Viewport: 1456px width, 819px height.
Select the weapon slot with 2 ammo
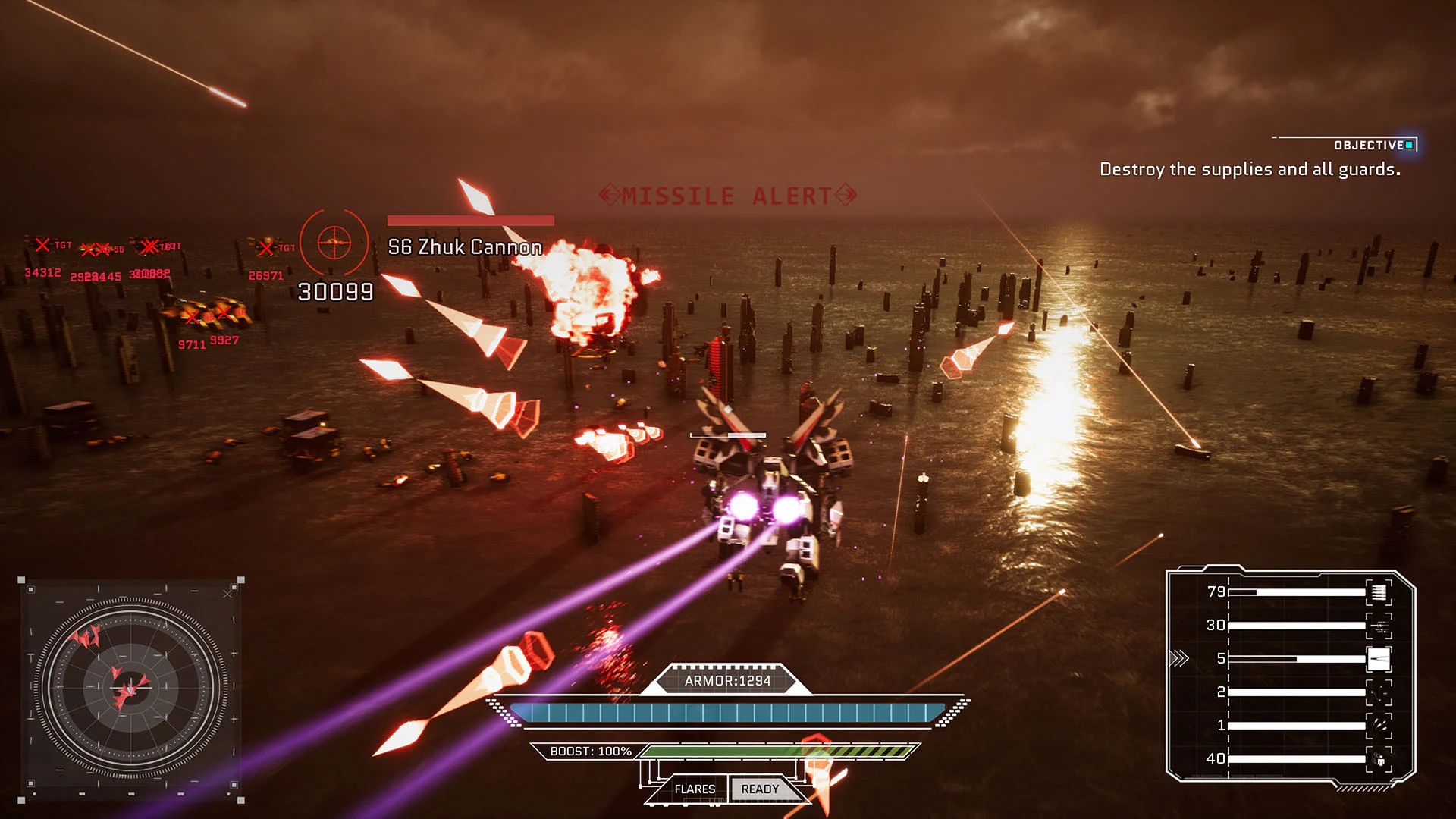click(x=1378, y=692)
